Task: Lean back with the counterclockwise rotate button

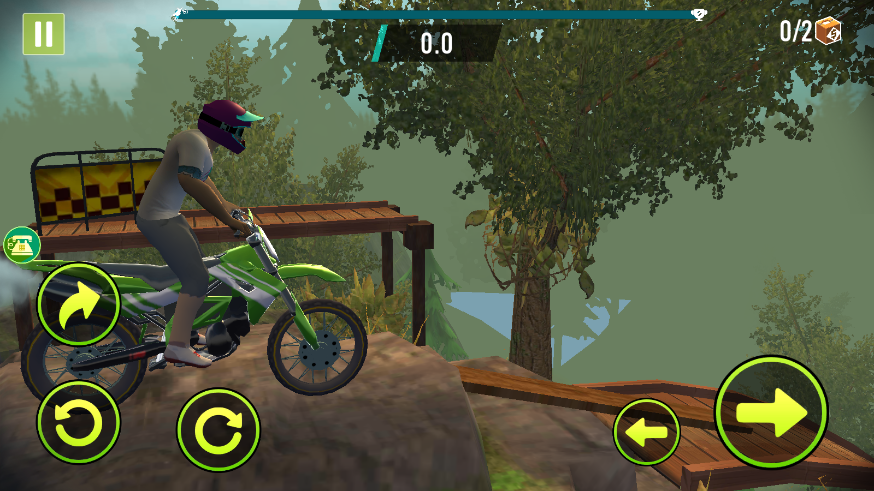Action: [78, 423]
